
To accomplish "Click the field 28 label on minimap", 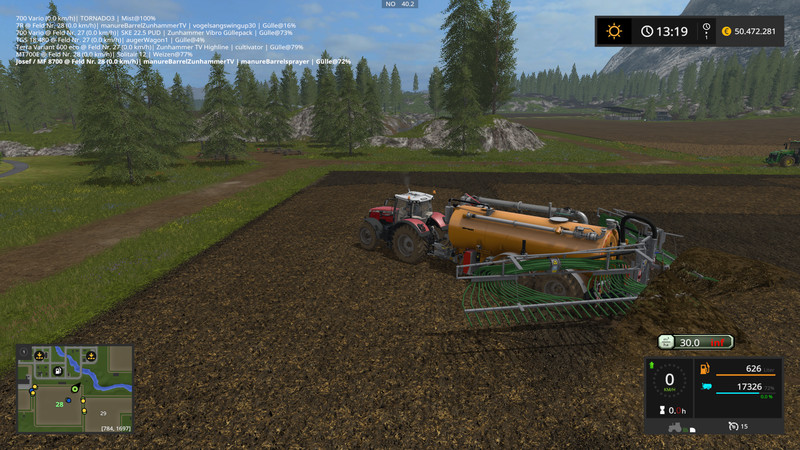I will (x=60, y=404).
